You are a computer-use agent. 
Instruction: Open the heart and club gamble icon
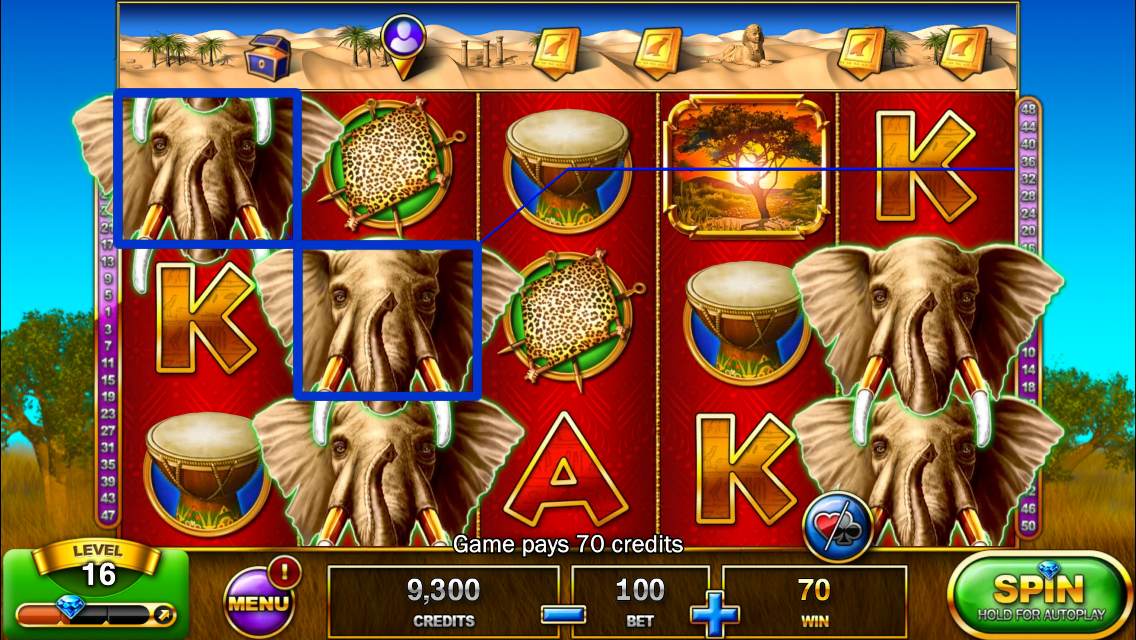coord(838,526)
